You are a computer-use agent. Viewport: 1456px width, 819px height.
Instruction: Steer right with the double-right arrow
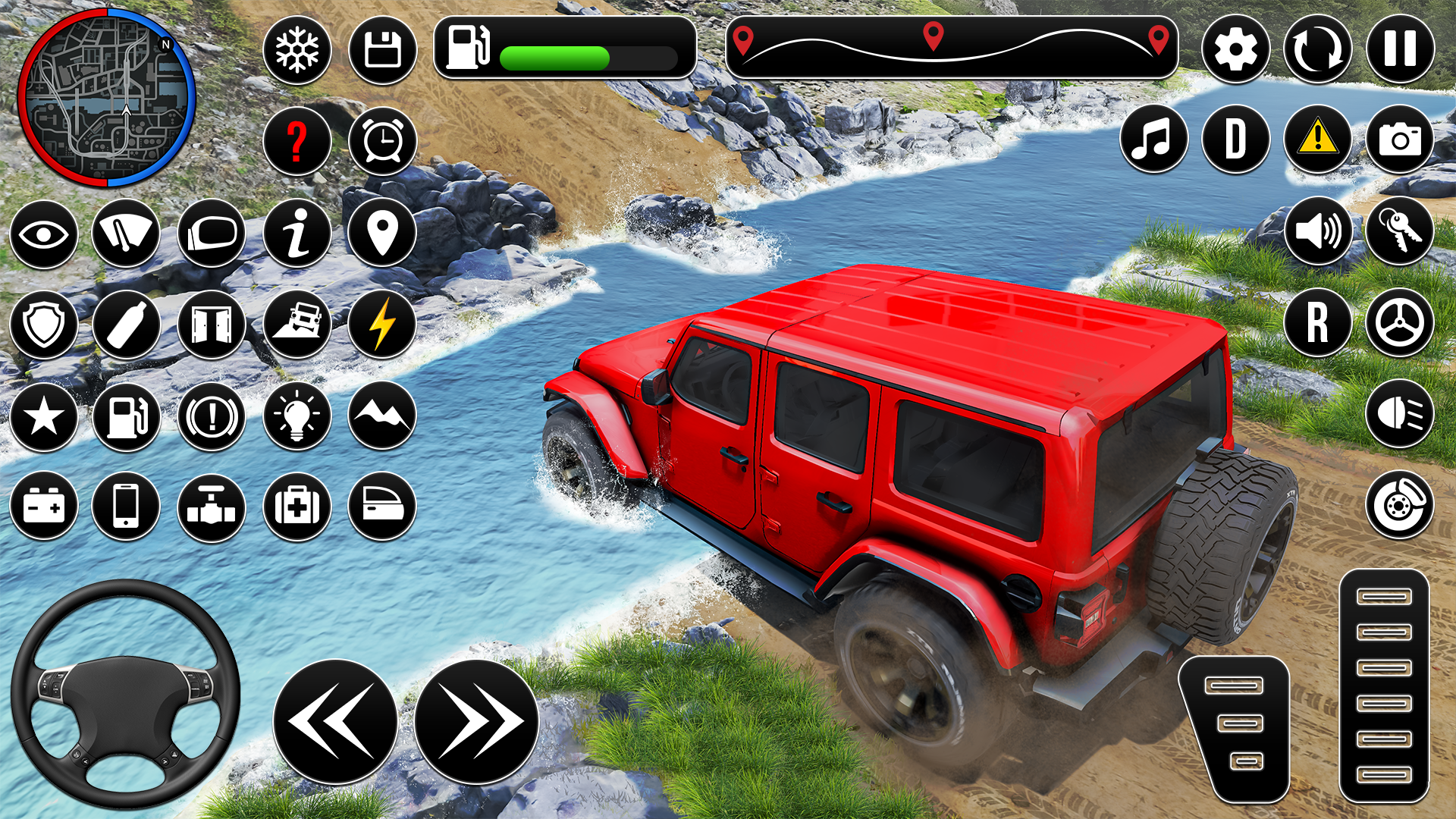click(x=476, y=722)
